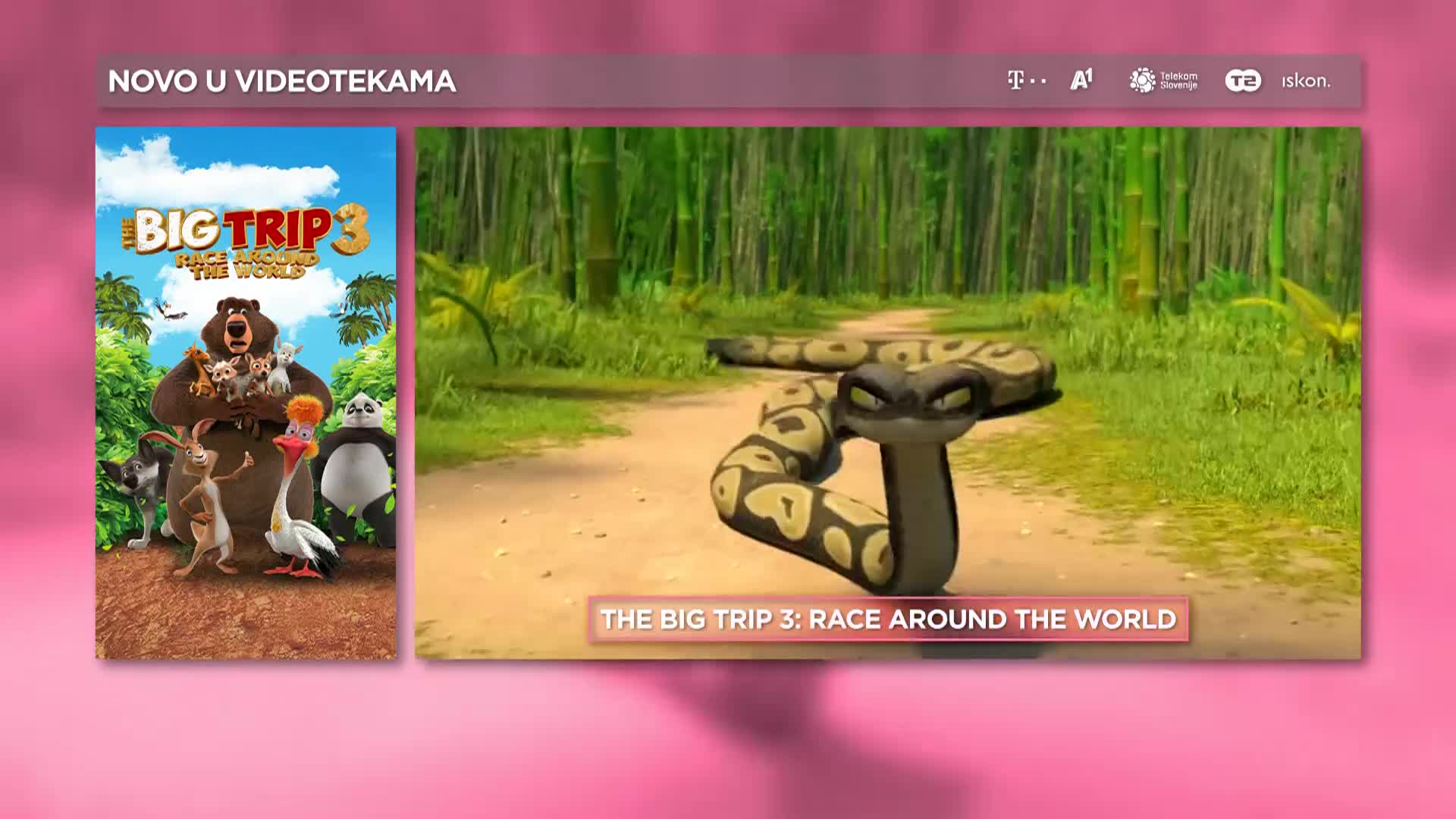Choose the T-Mobile provider logo
This screenshot has width=1456, height=819.
pyautogui.click(x=1026, y=80)
